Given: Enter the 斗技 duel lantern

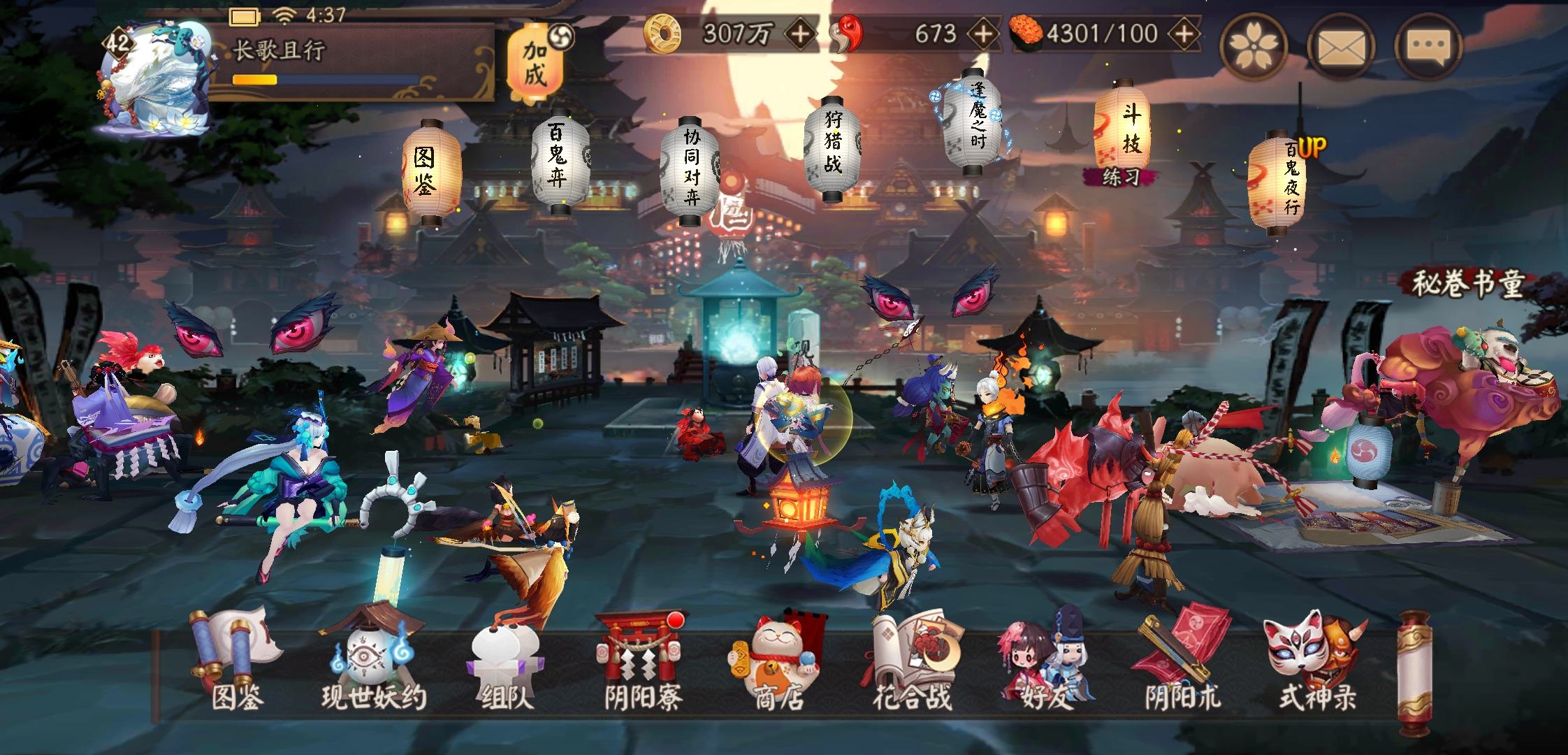Looking at the screenshot, I should [1121, 126].
